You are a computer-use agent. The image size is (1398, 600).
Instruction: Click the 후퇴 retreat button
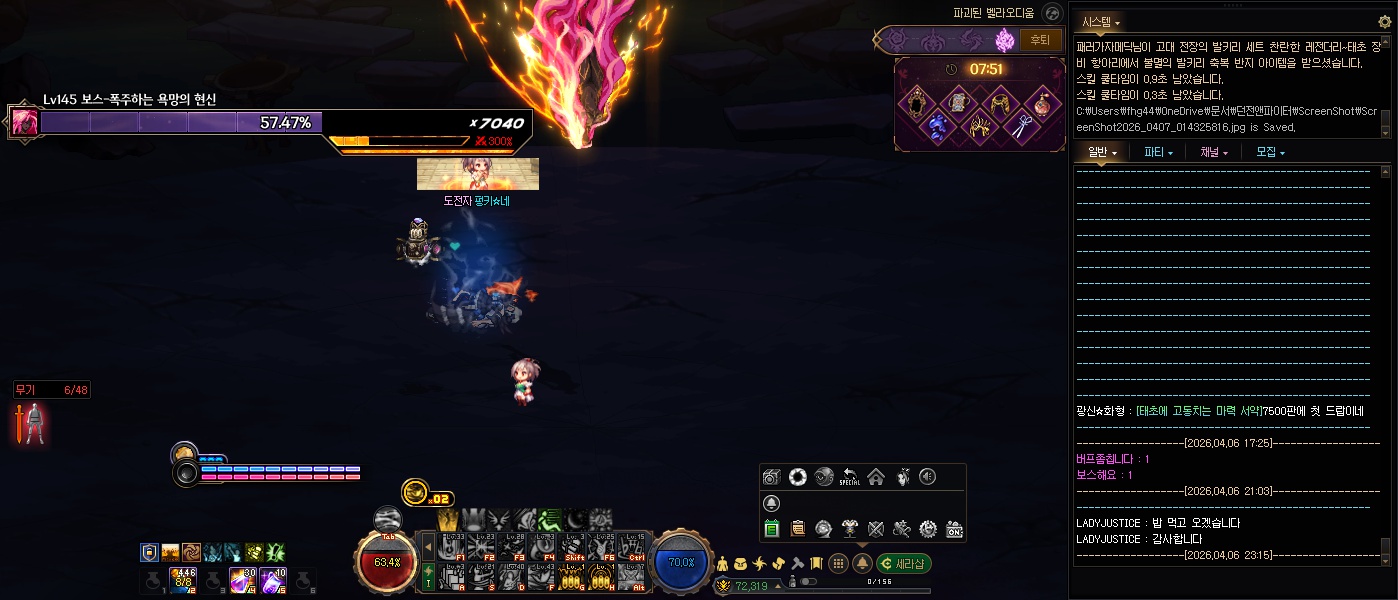[1041, 40]
